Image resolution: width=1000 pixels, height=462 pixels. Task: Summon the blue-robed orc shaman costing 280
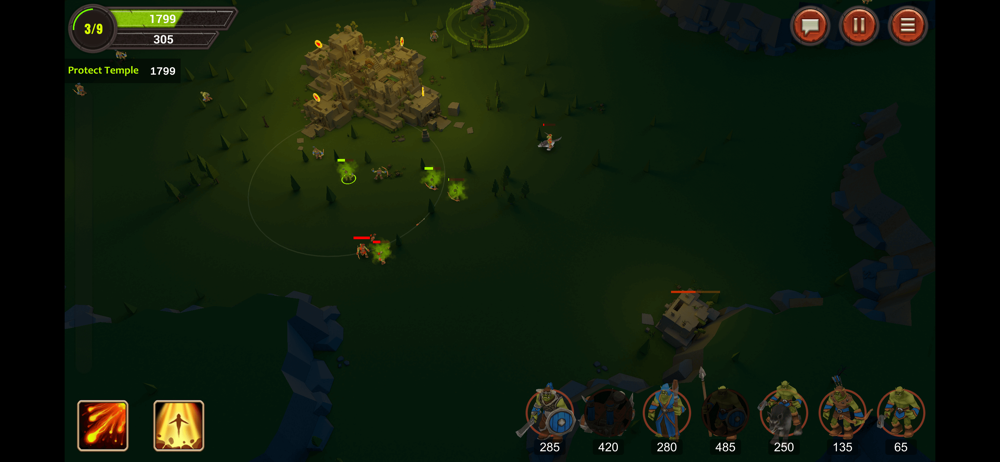pos(666,412)
